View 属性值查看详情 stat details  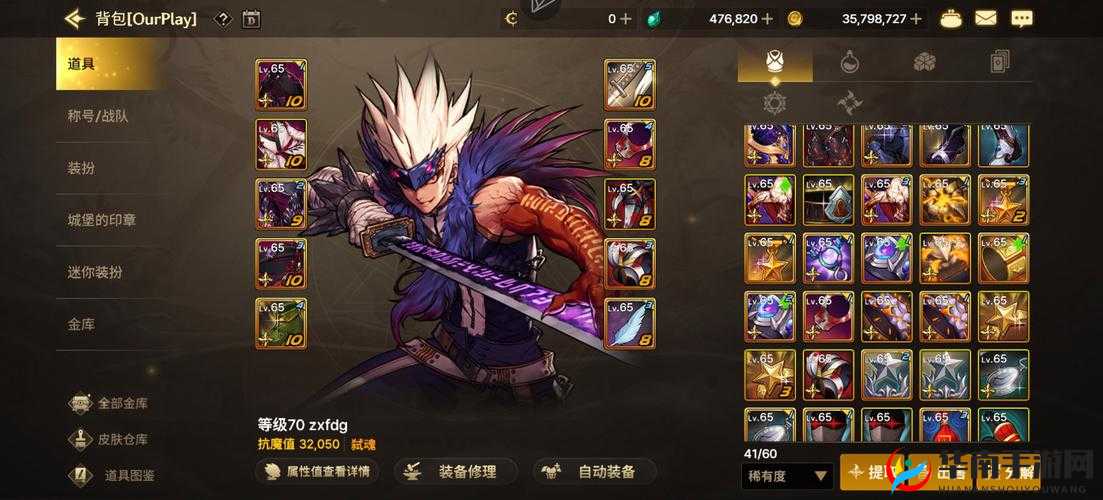pyautogui.click(x=318, y=471)
